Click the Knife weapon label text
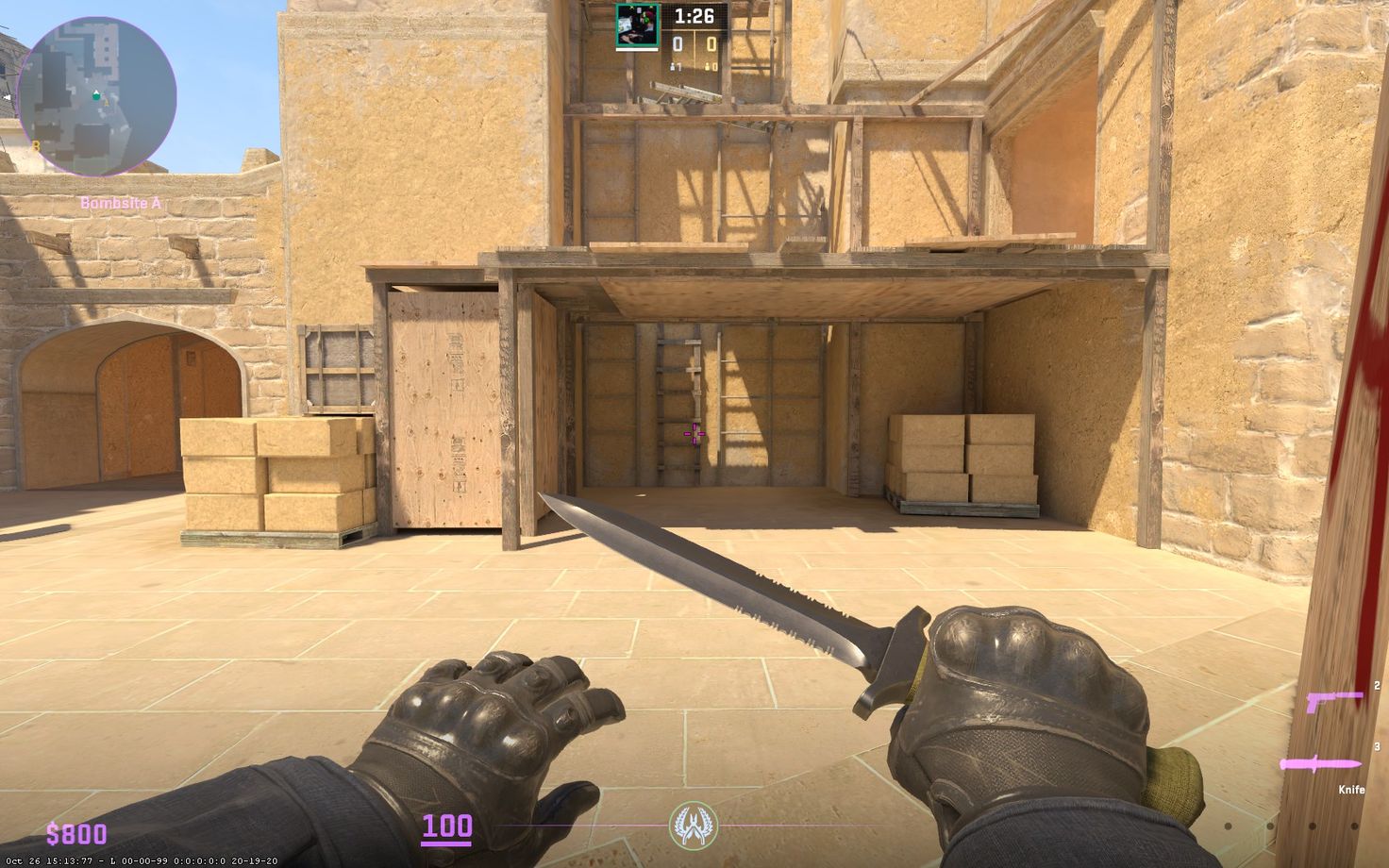 point(1352,790)
